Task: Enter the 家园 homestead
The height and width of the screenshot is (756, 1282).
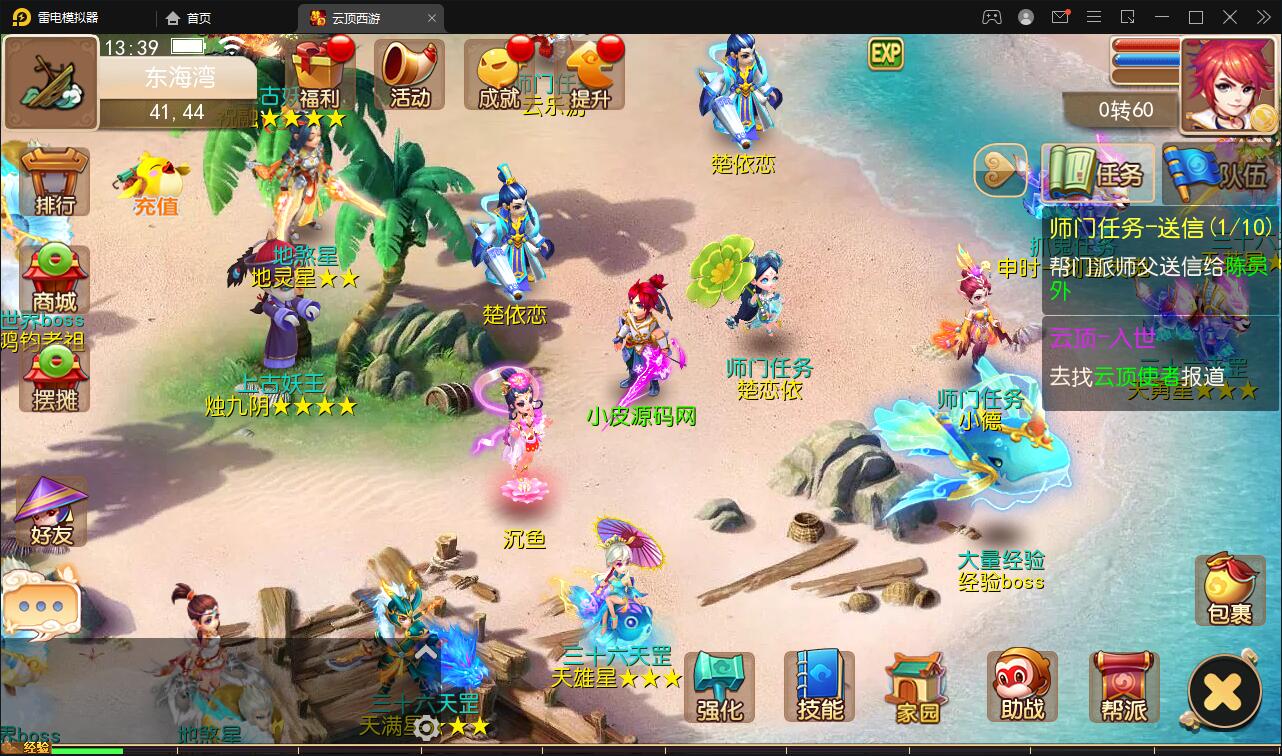Action: (x=916, y=686)
